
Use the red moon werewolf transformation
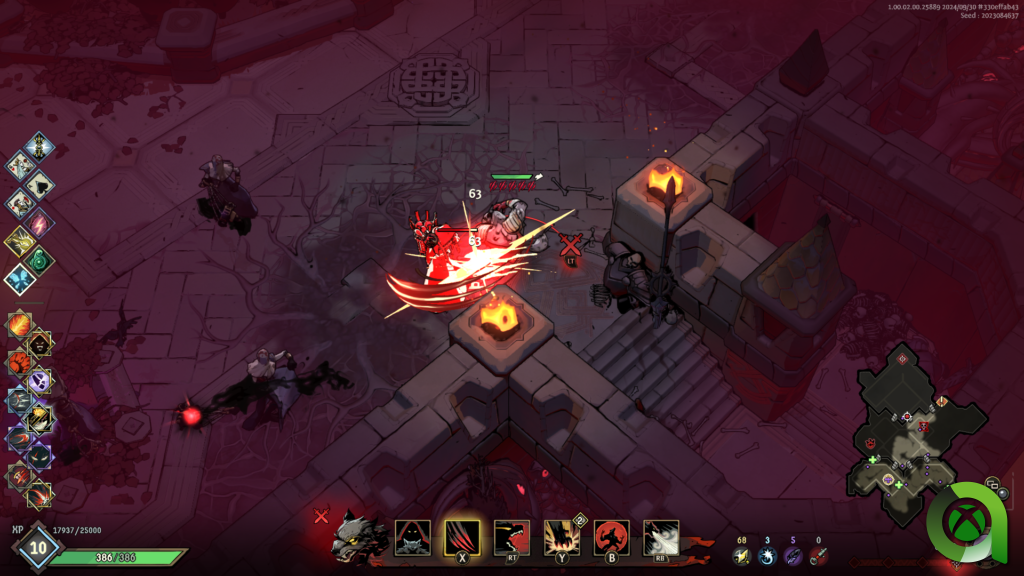coord(611,538)
